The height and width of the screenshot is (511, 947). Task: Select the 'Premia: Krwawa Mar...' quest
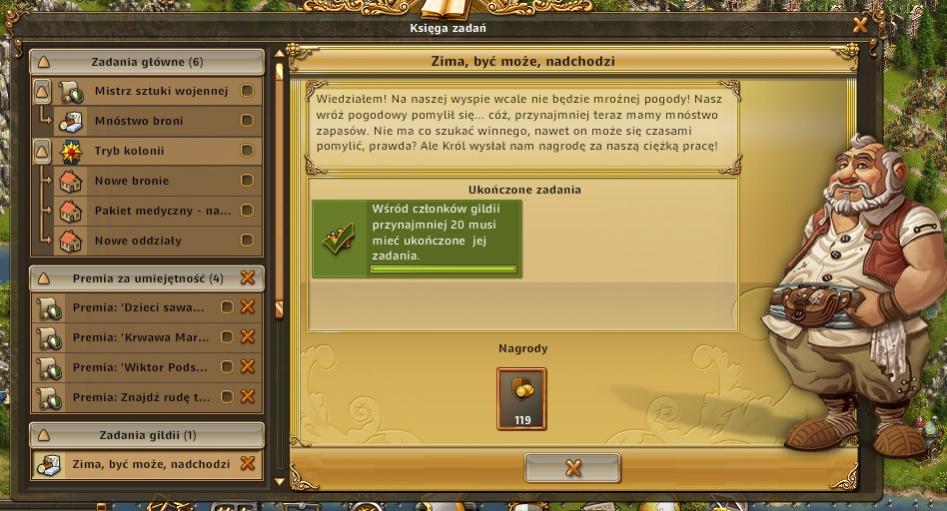click(138, 338)
